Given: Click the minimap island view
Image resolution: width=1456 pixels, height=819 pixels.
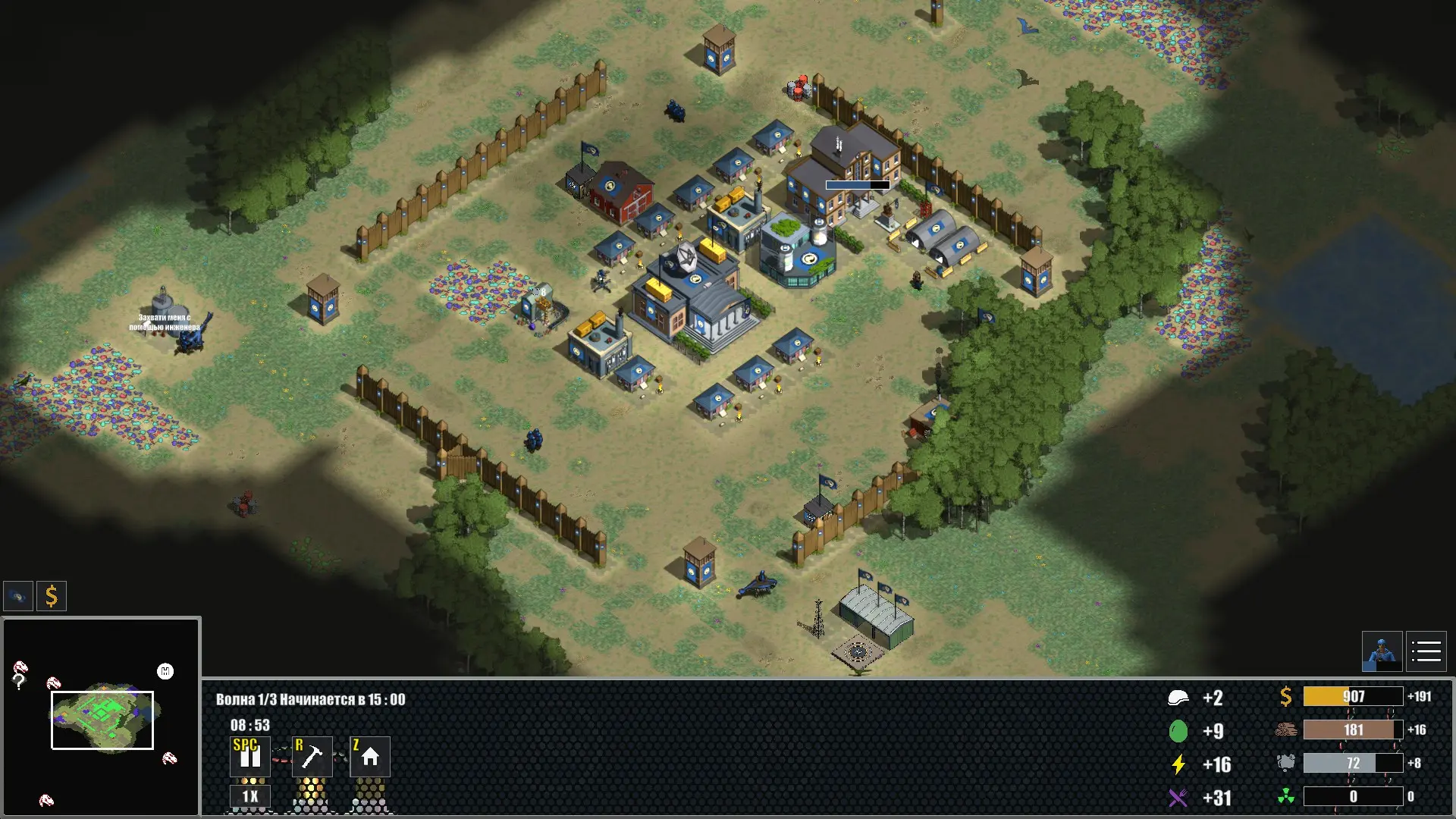Looking at the screenshot, I should click(x=102, y=719).
